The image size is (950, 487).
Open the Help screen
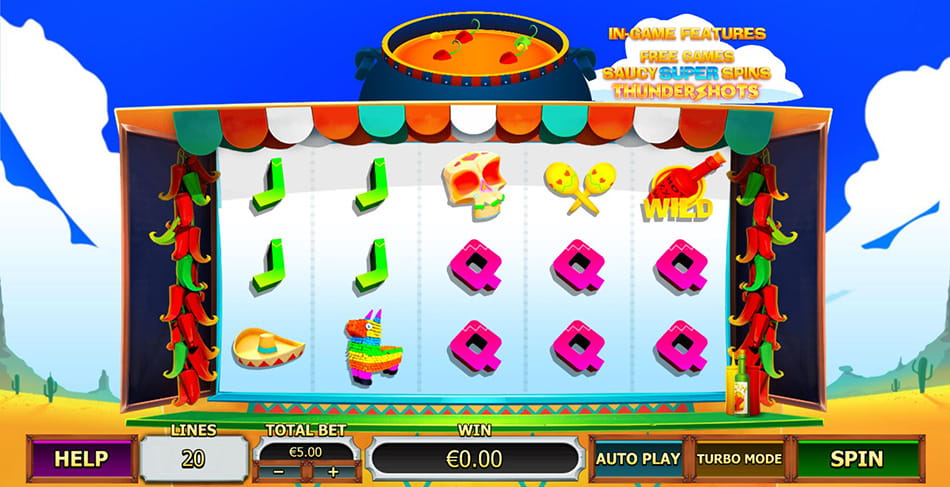click(81, 459)
